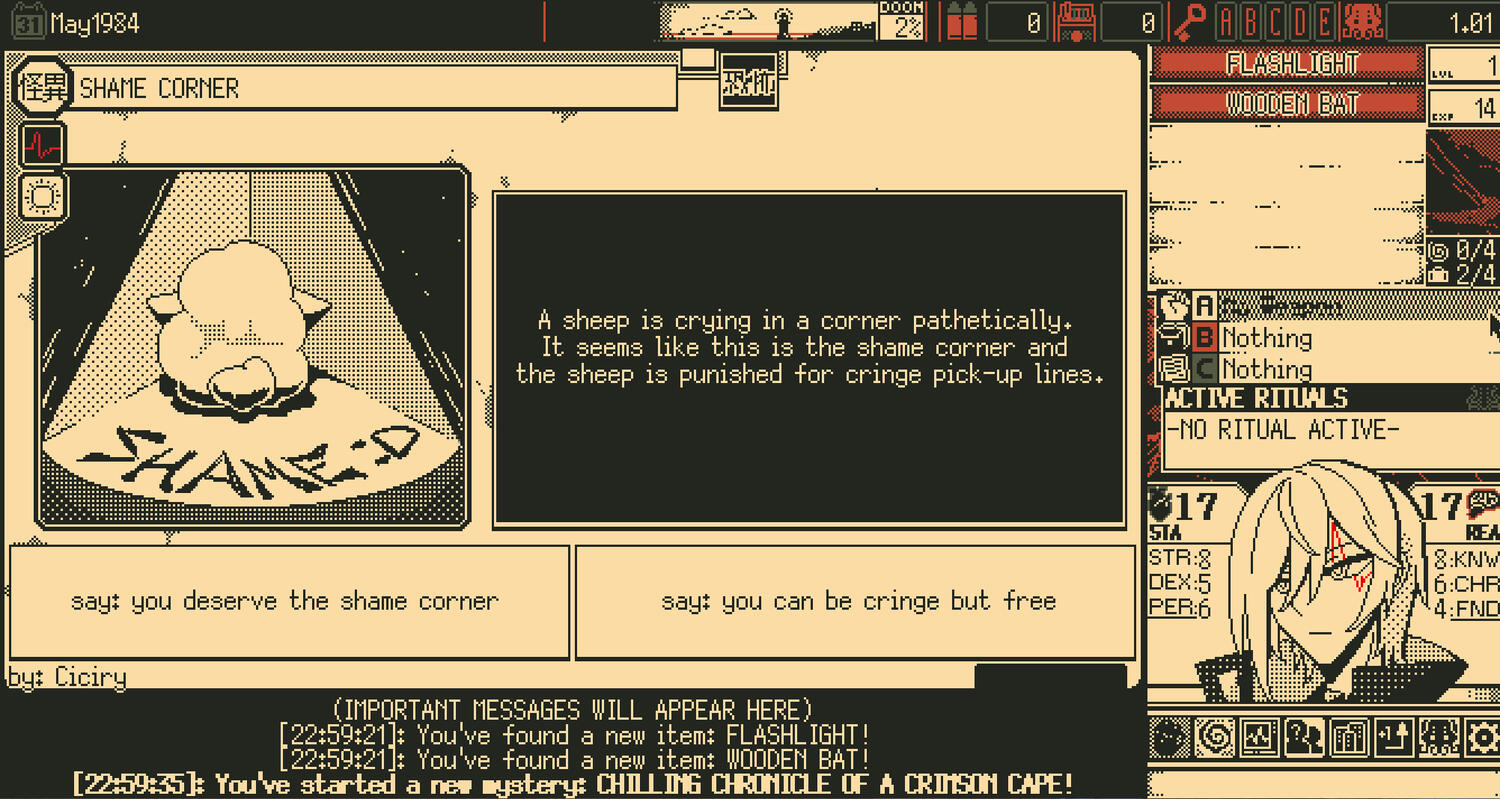Open the gear settings icon in bottom toolbar
The width and height of the screenshot is (1500, 799).
1482,739
